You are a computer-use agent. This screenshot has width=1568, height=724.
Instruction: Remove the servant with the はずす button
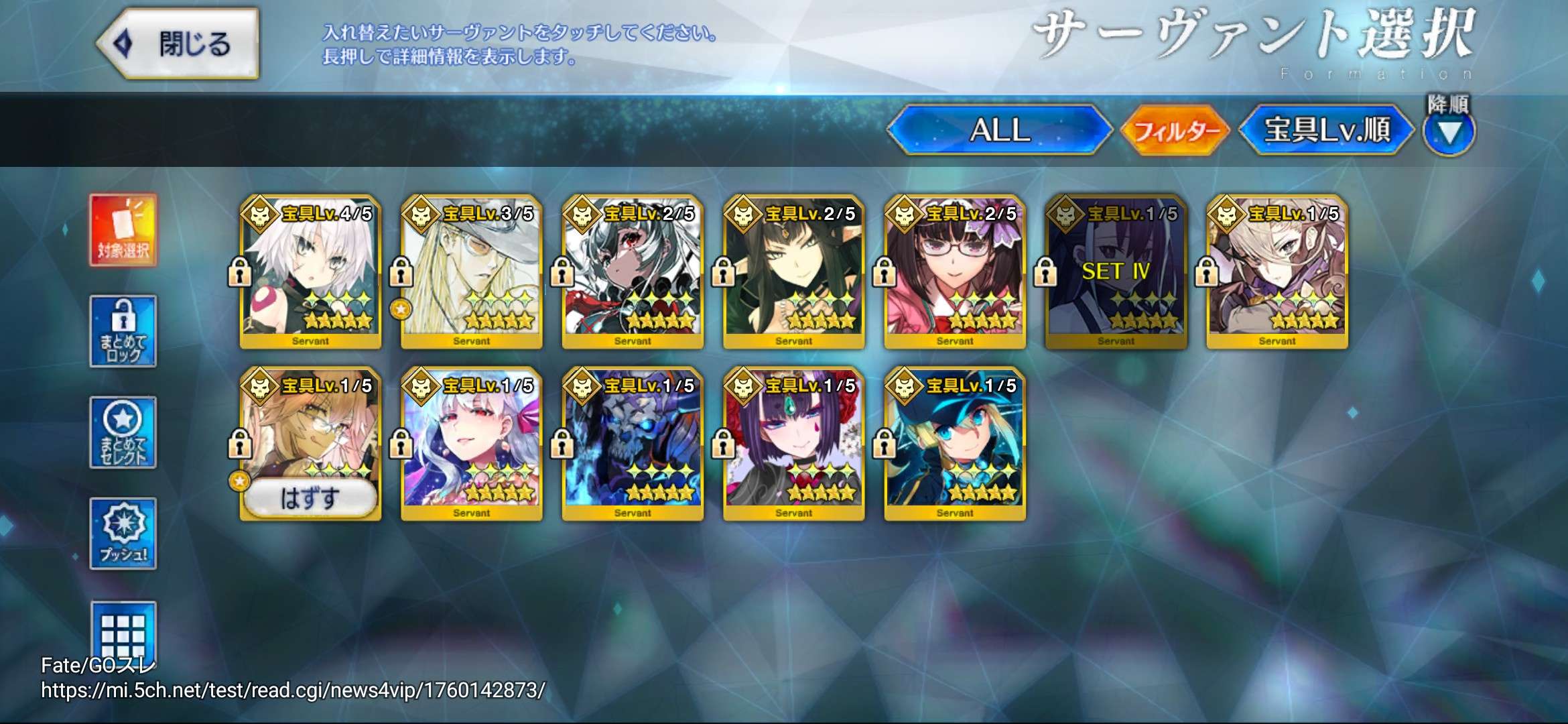point(310,498)
